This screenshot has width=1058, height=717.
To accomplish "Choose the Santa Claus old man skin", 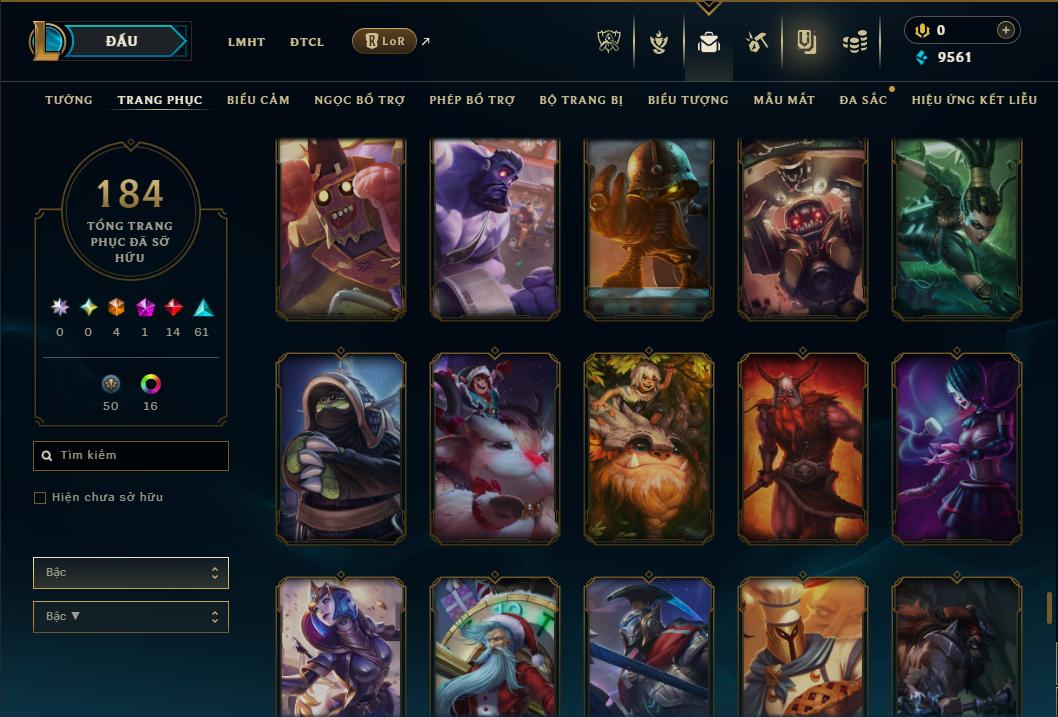I will pyautogui.click(x=495, y=646).
